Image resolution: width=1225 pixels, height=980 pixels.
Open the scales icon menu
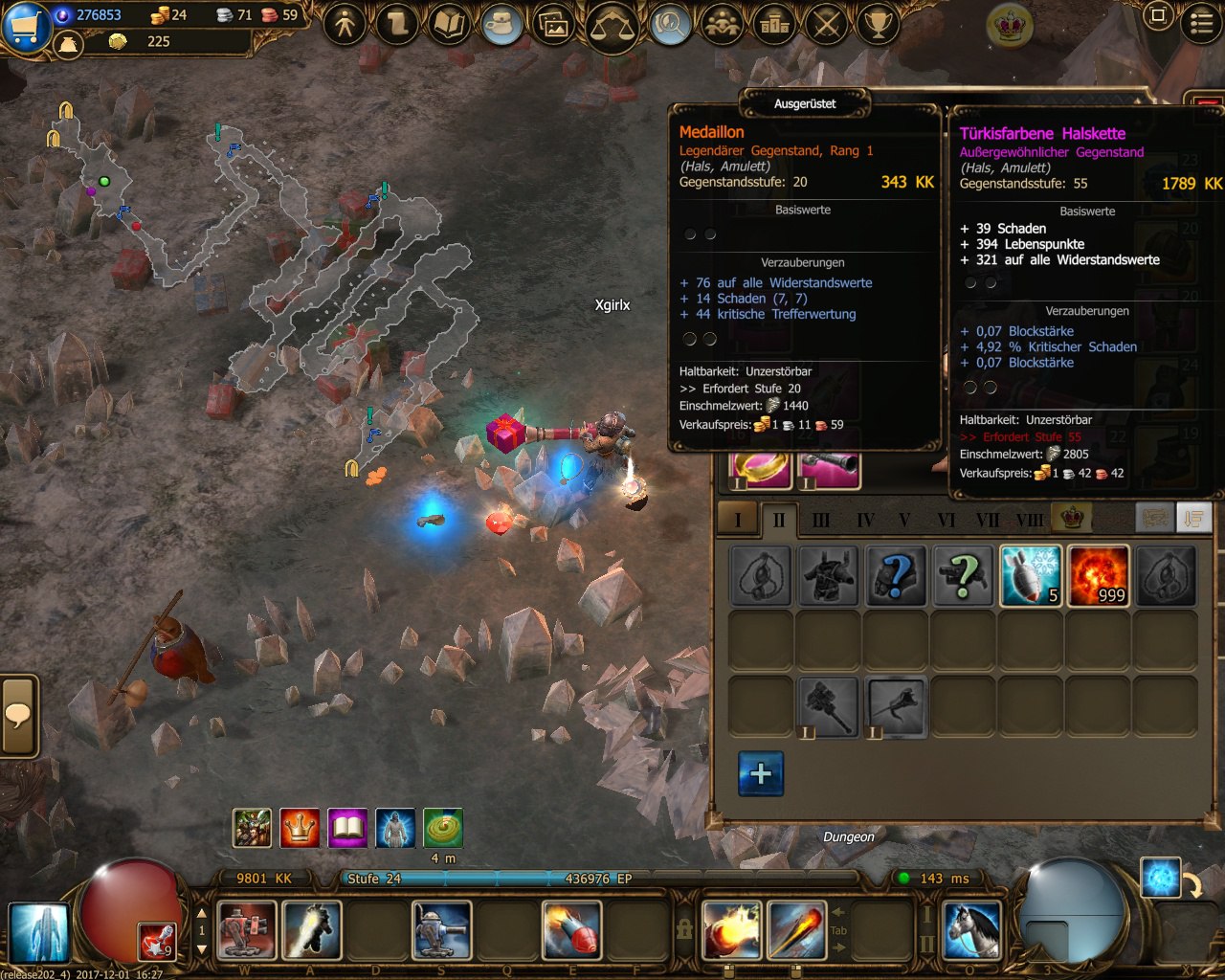614,25
